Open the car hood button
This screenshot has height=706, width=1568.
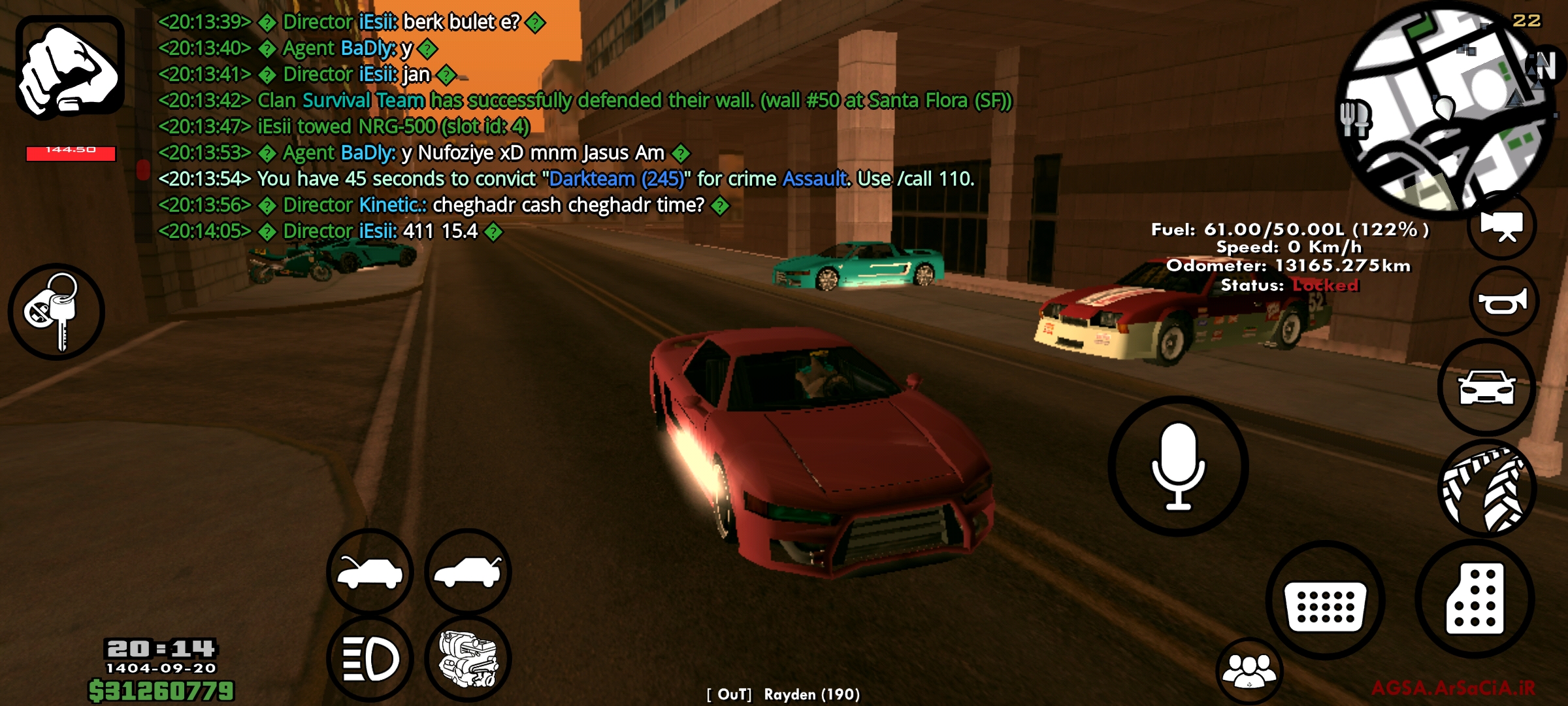(x=370, y=572)
